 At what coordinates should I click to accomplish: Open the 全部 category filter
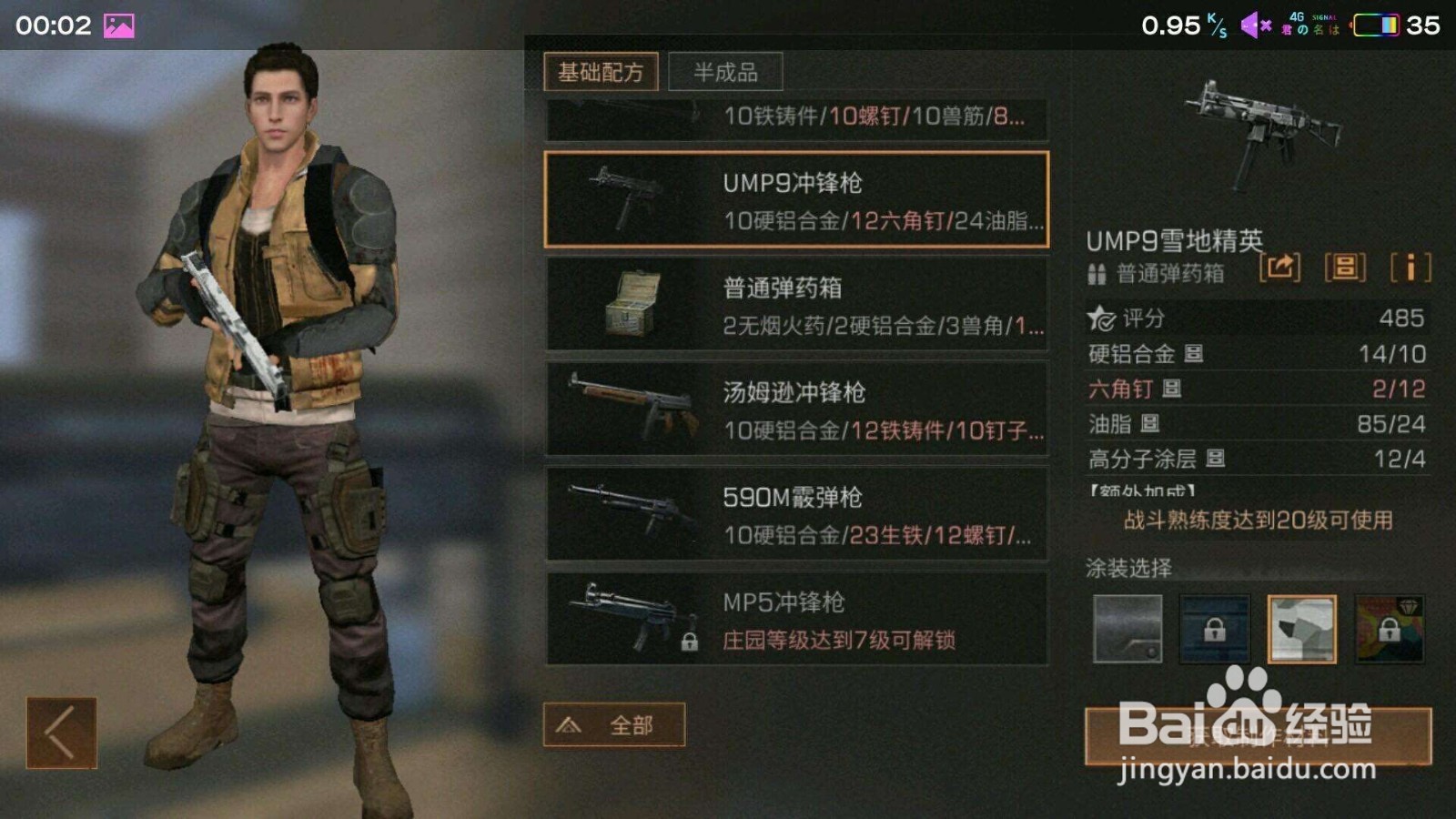tap(615, 723)
